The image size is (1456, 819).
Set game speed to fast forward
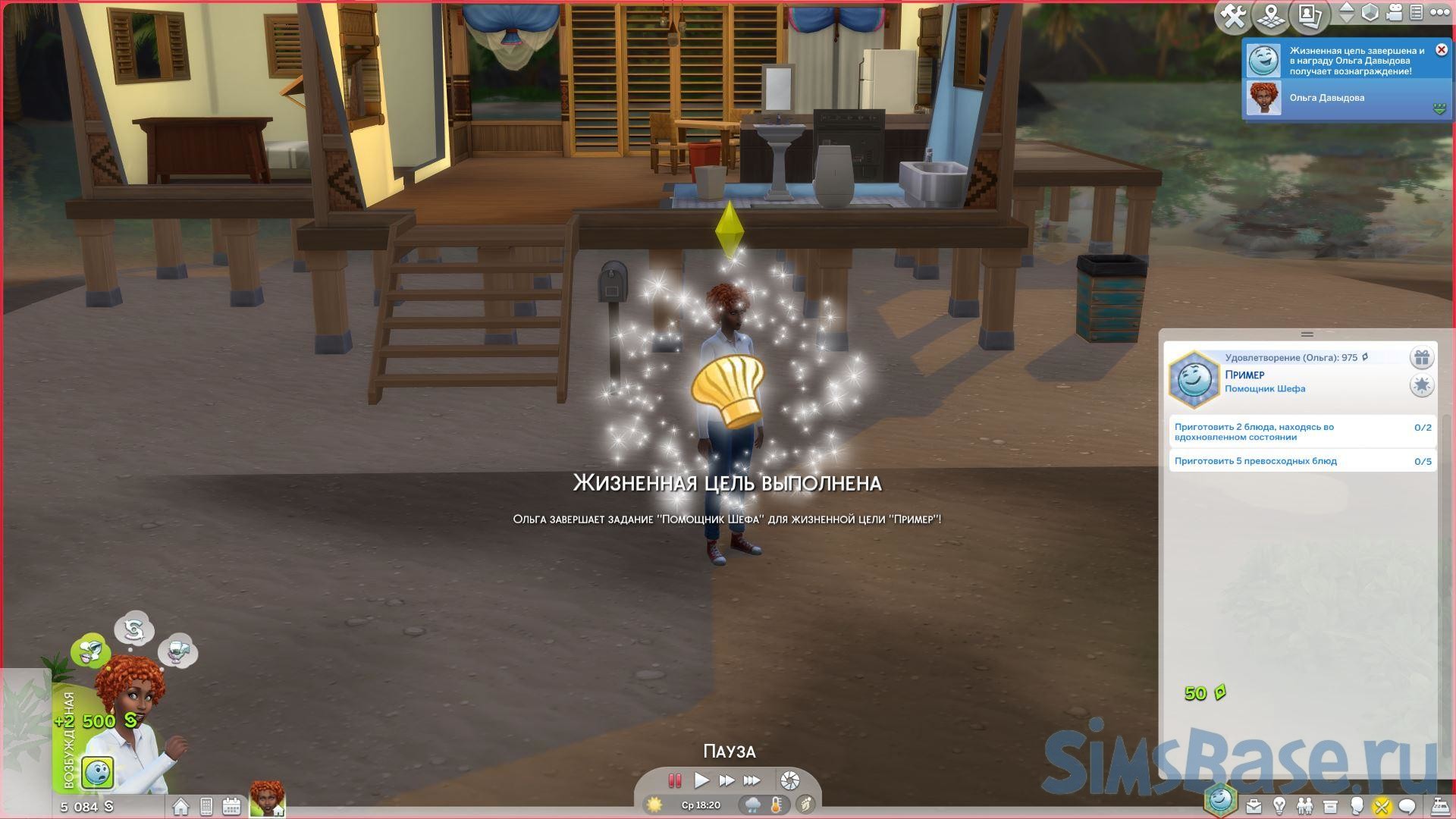(726, 780)
